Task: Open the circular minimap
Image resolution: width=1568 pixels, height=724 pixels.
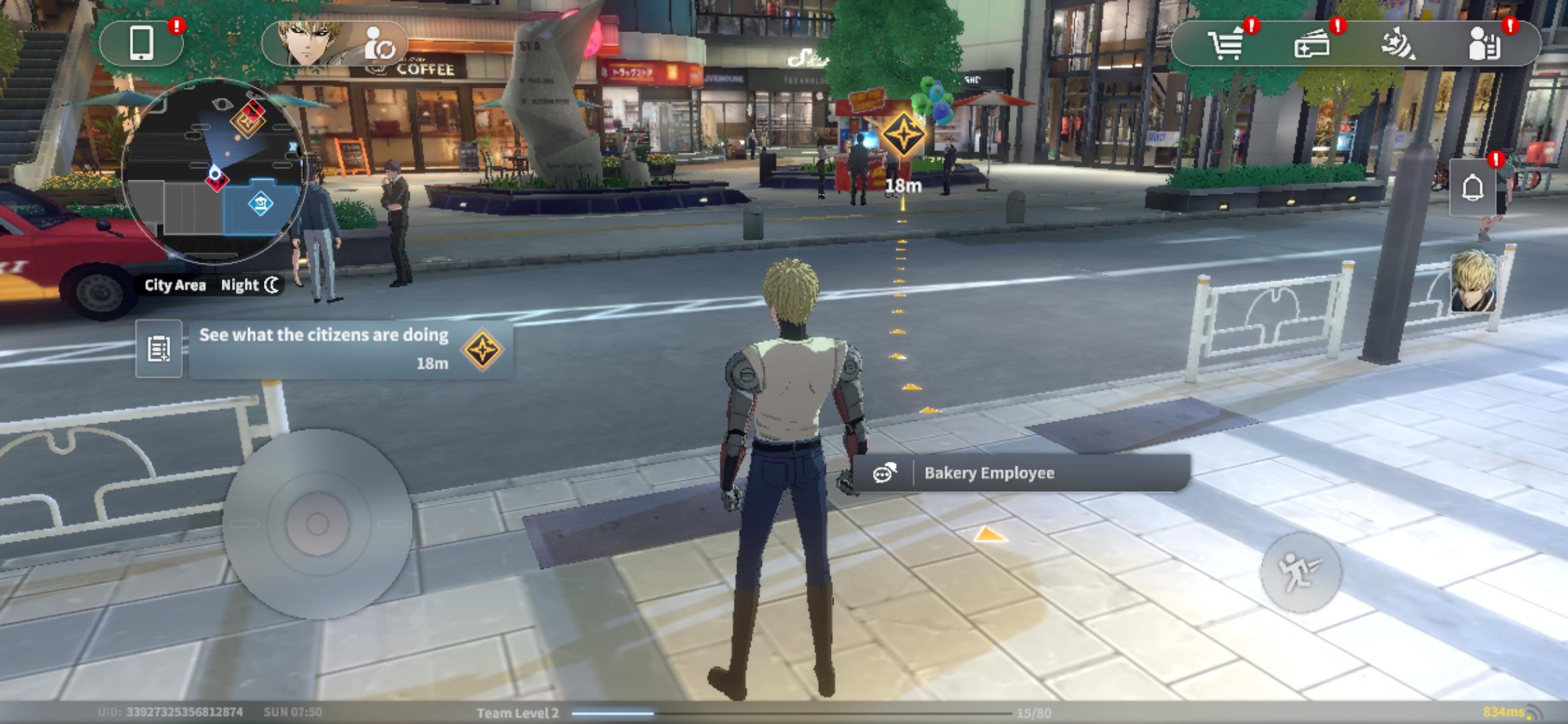Action: 214,171
